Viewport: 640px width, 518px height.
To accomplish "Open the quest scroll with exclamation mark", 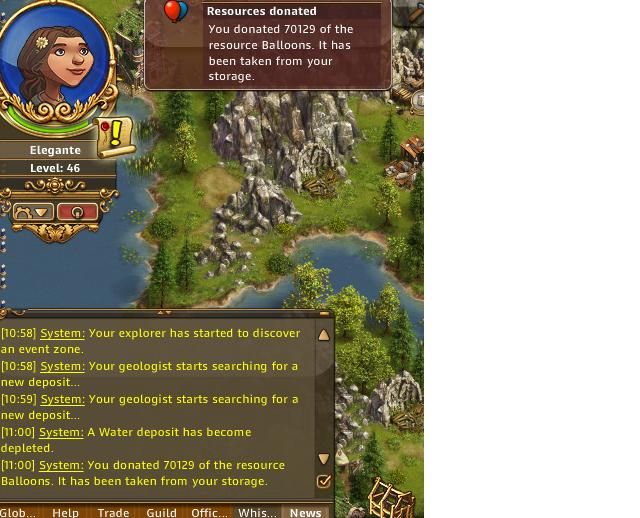I will (116, 135).
